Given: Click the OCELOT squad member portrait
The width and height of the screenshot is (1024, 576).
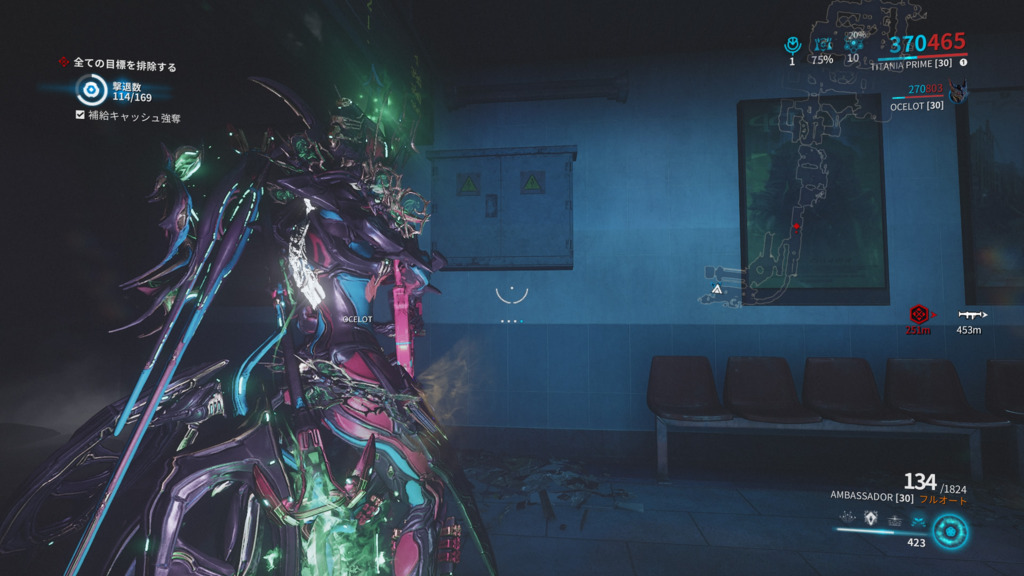Looking at the screenshot, I should pyautogui.click(x=959, y=93).
